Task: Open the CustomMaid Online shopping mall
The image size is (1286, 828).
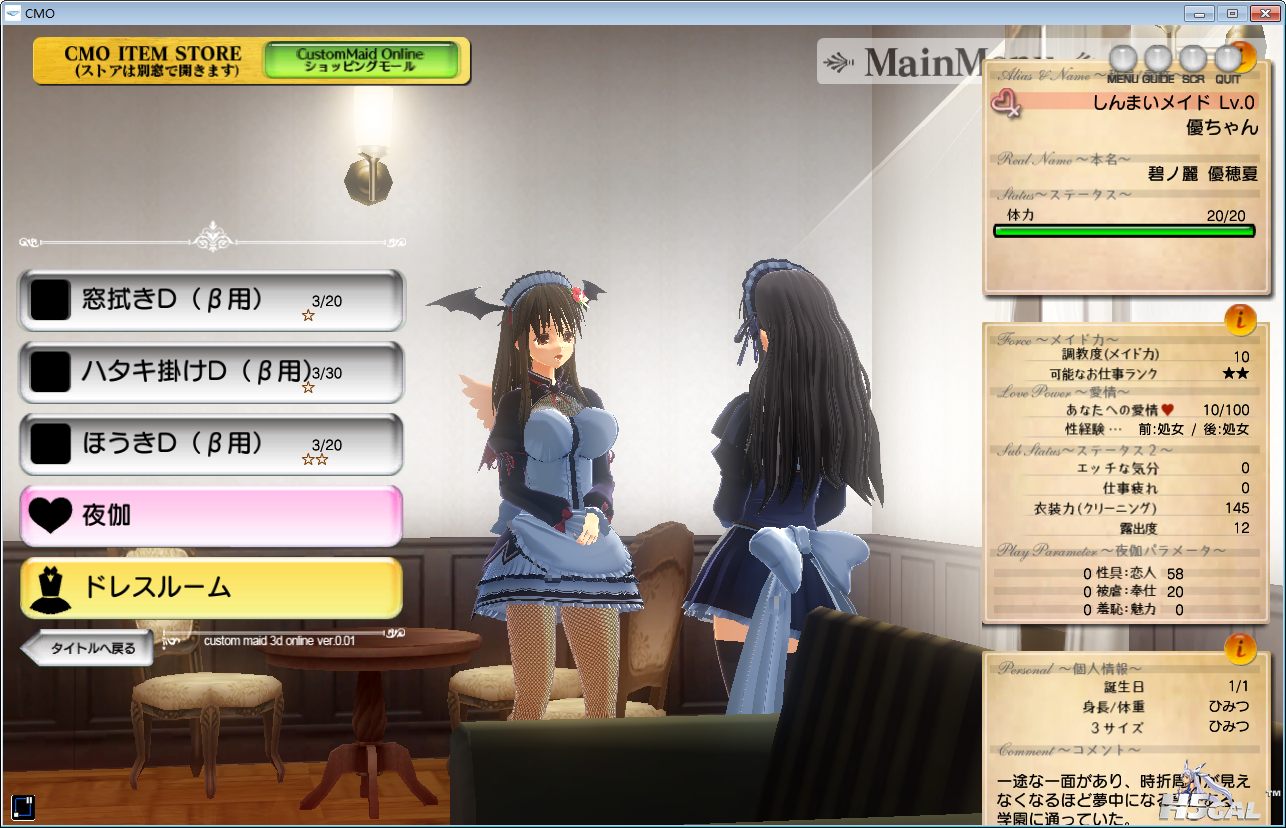Action: pos(361,60)
